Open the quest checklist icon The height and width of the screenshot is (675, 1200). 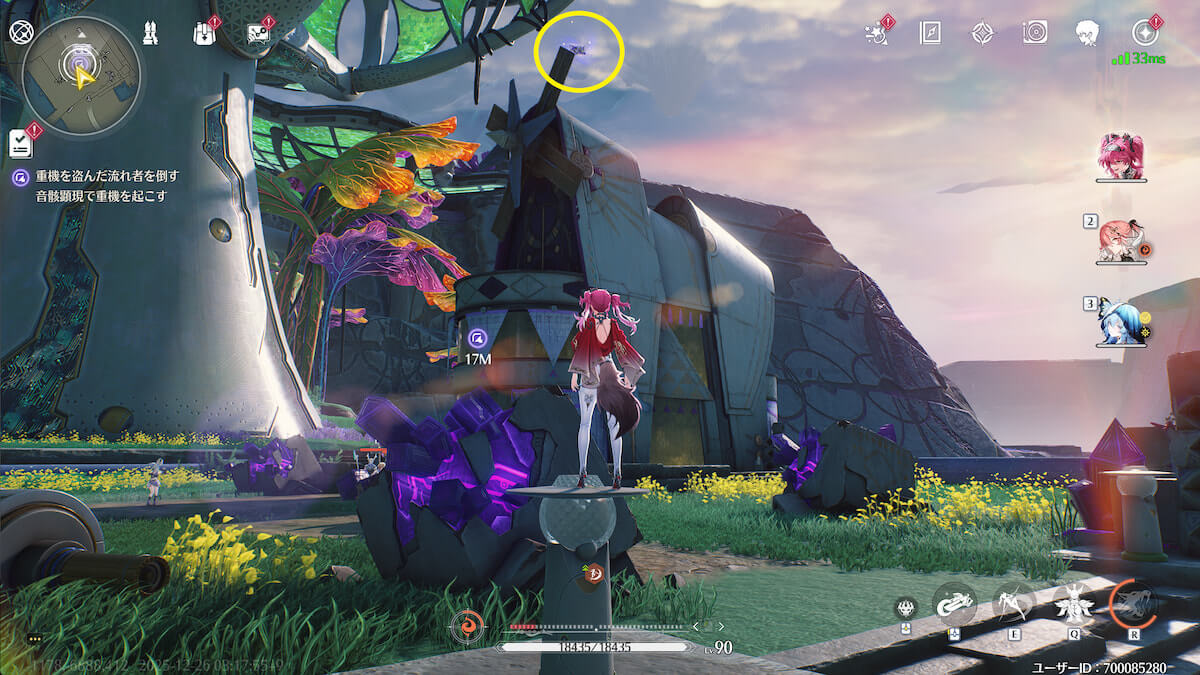click(20, 144)
